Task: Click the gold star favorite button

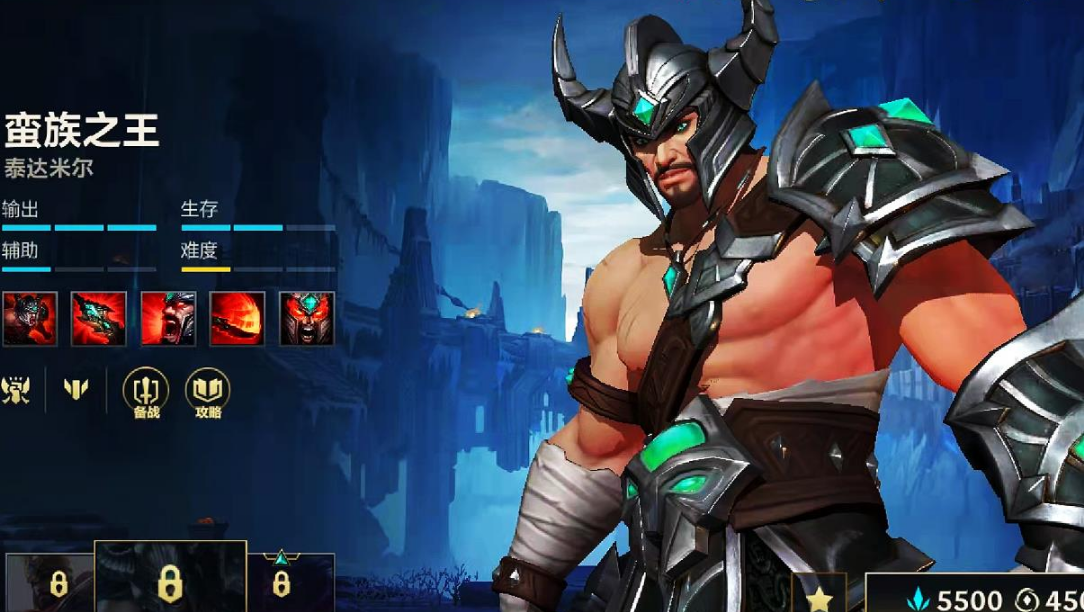Action: (x=819, y=597)
